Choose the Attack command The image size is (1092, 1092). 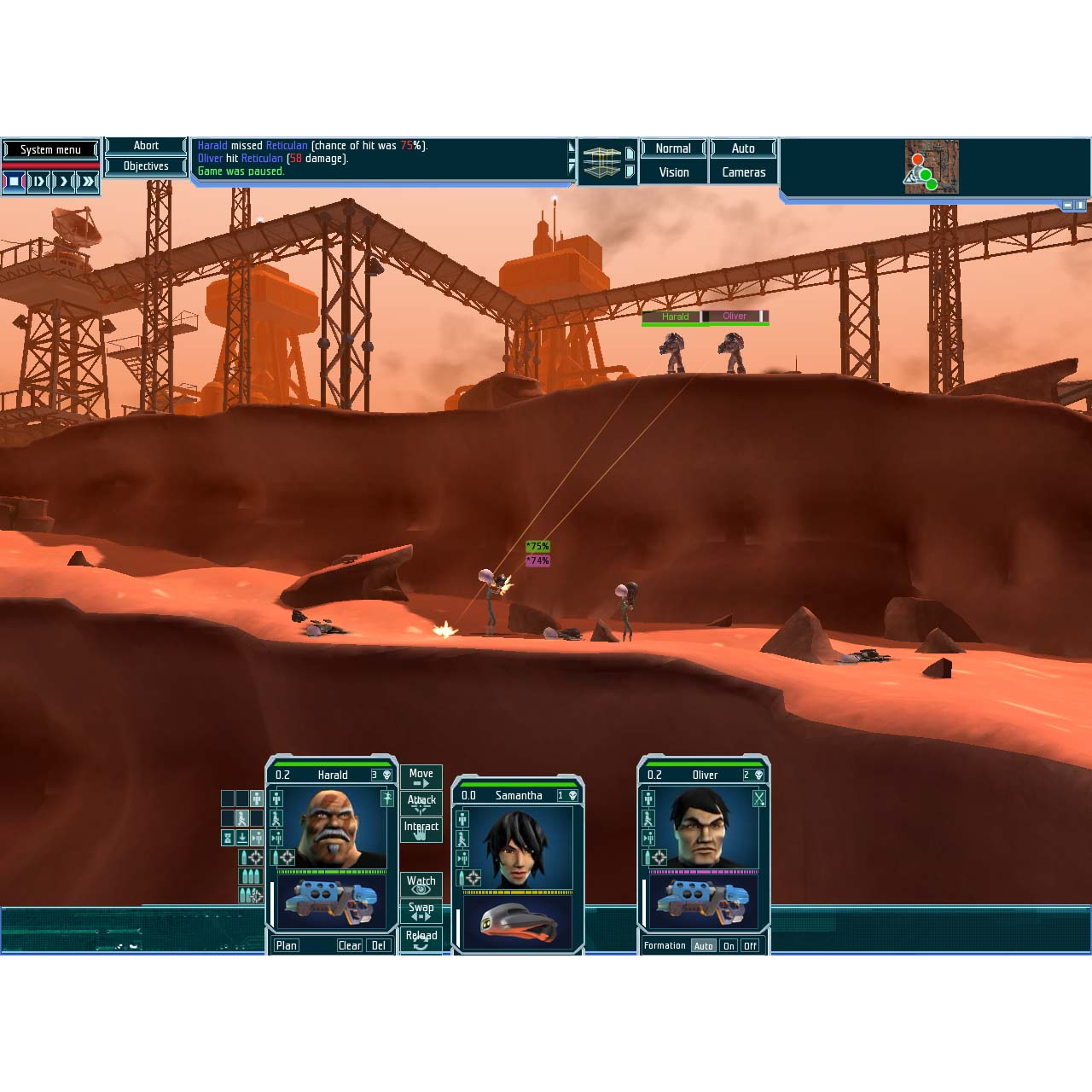click(x=421, y=803)
